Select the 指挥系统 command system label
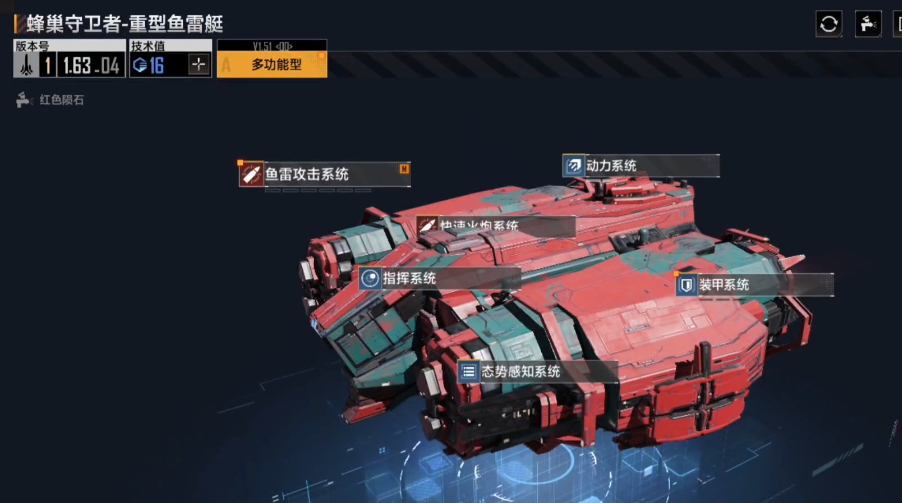The image size is (902, 503). (439, 278)
